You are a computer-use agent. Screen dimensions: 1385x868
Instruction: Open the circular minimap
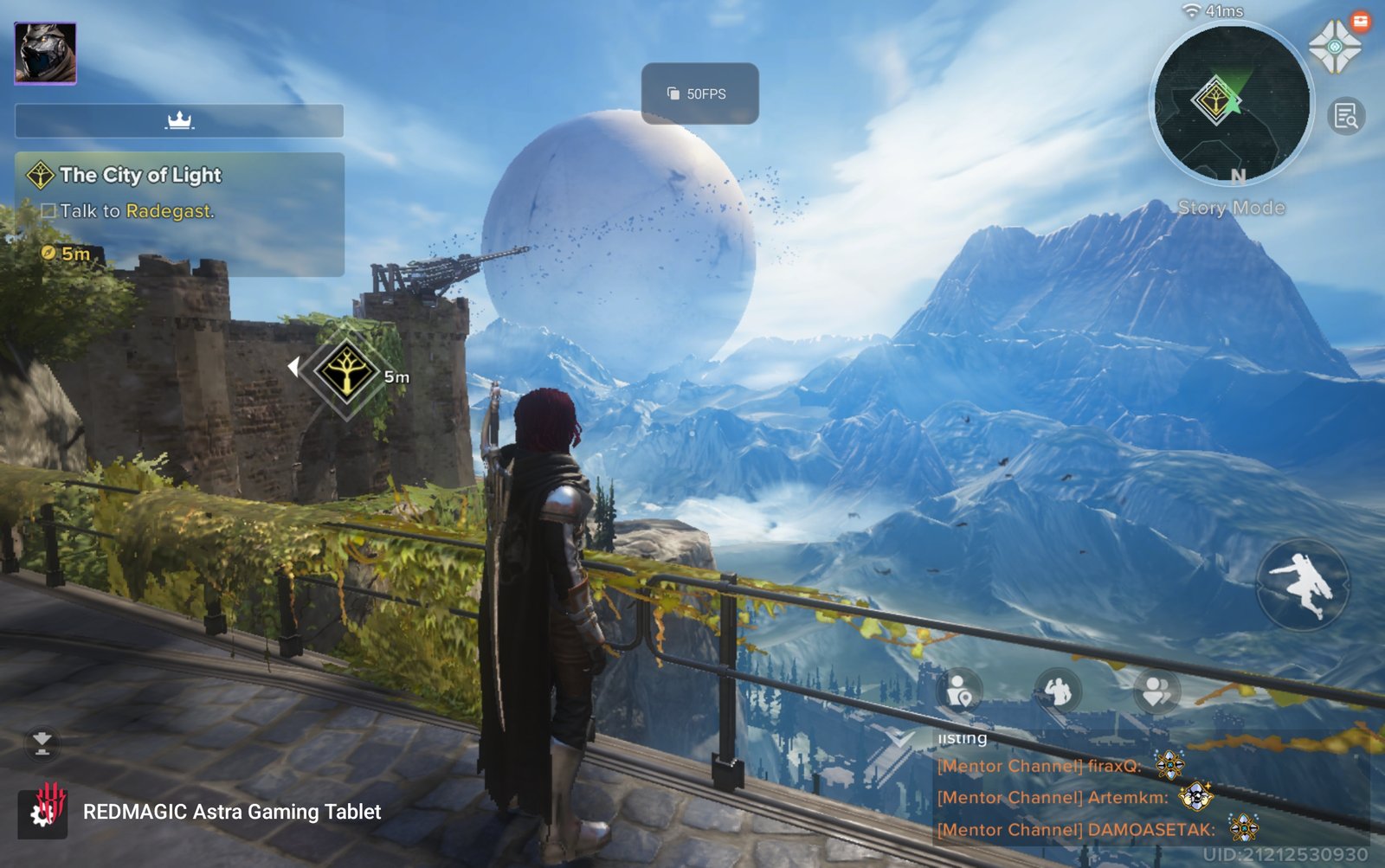[x=1231, y=102]
